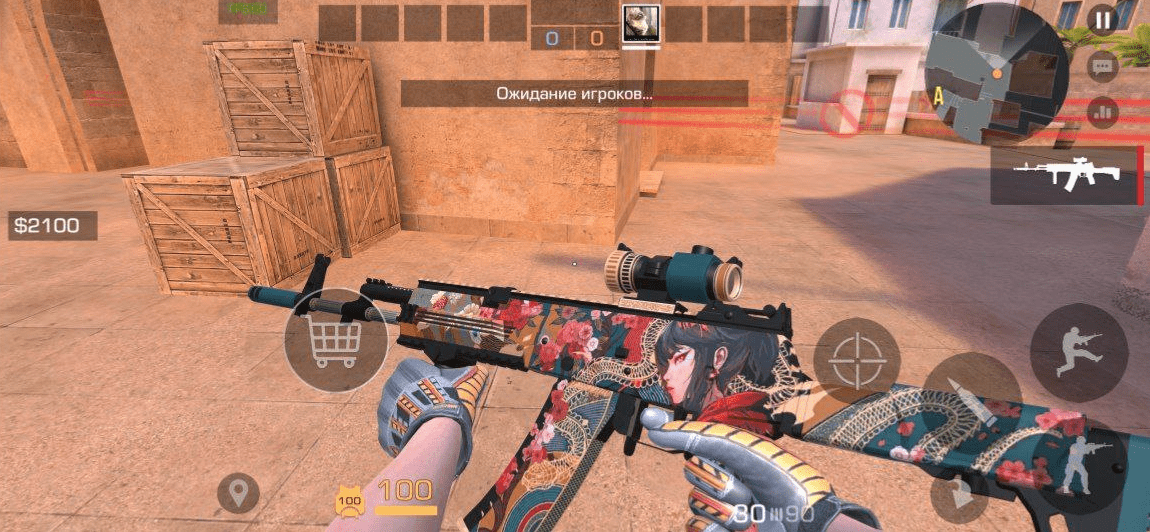Viewport: 1150px width, 532px height.
Task: Open the buy menu shopping cart
Action: [336, 343]
